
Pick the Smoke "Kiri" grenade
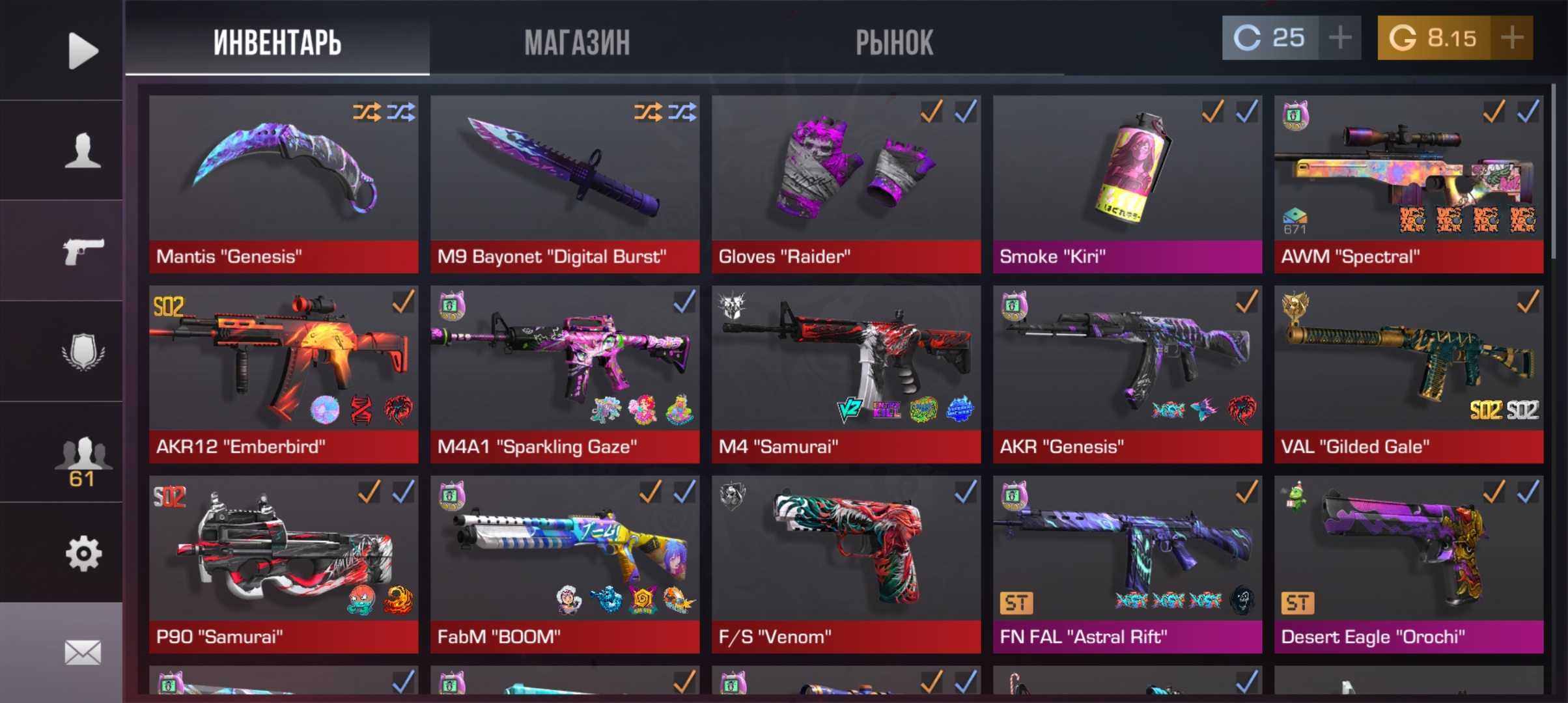(1127, 184)
